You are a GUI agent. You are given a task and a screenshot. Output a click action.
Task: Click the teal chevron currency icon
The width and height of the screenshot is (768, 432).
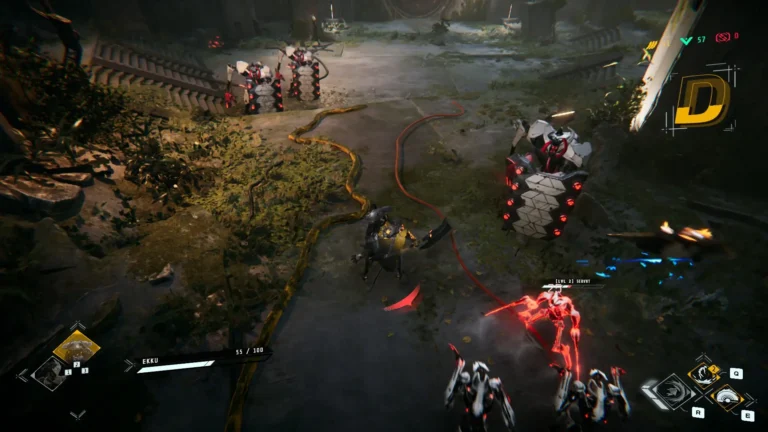(685, 39)
